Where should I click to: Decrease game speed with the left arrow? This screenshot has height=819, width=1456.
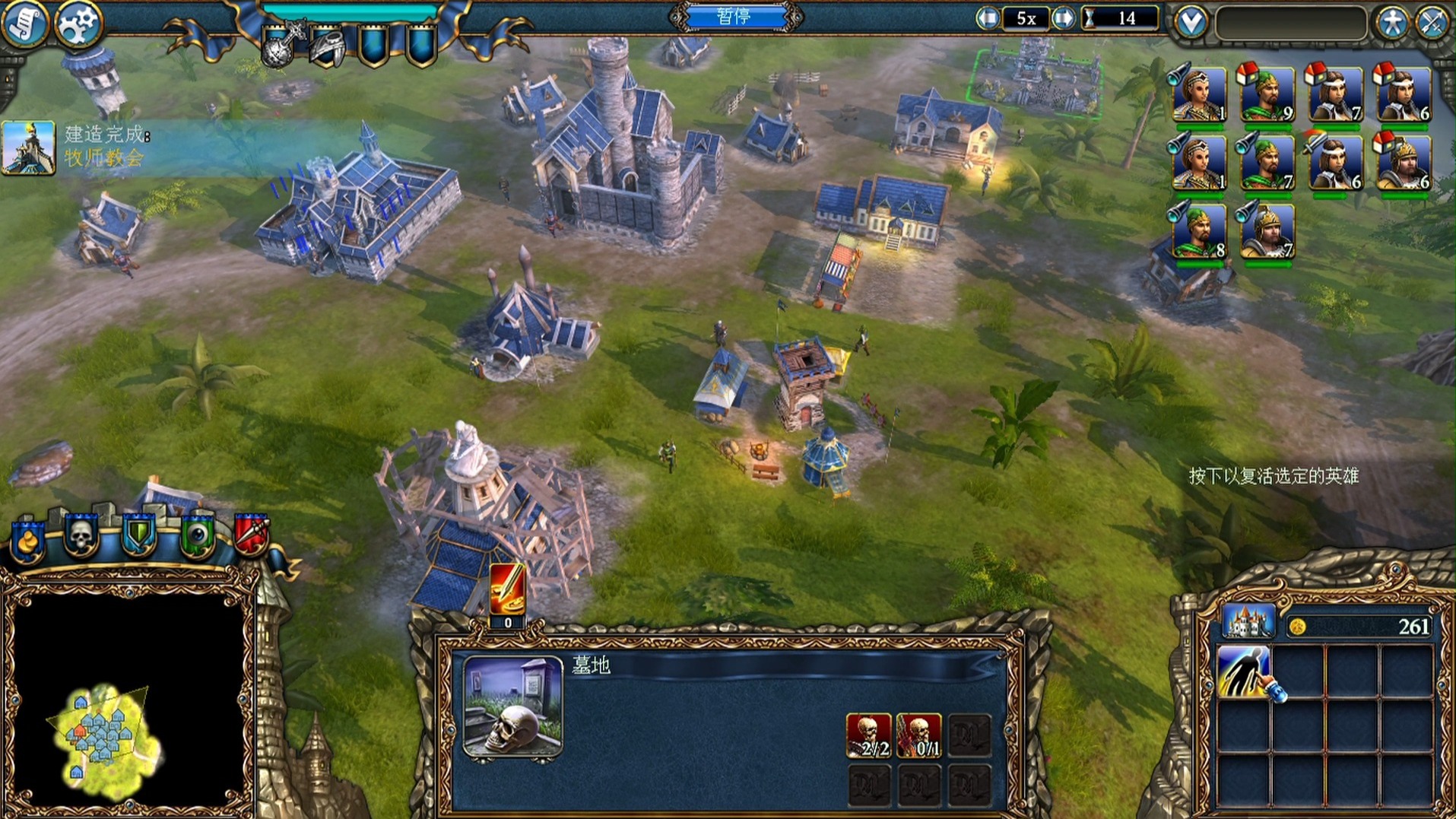pyautogui.click(x=988, y=18)
